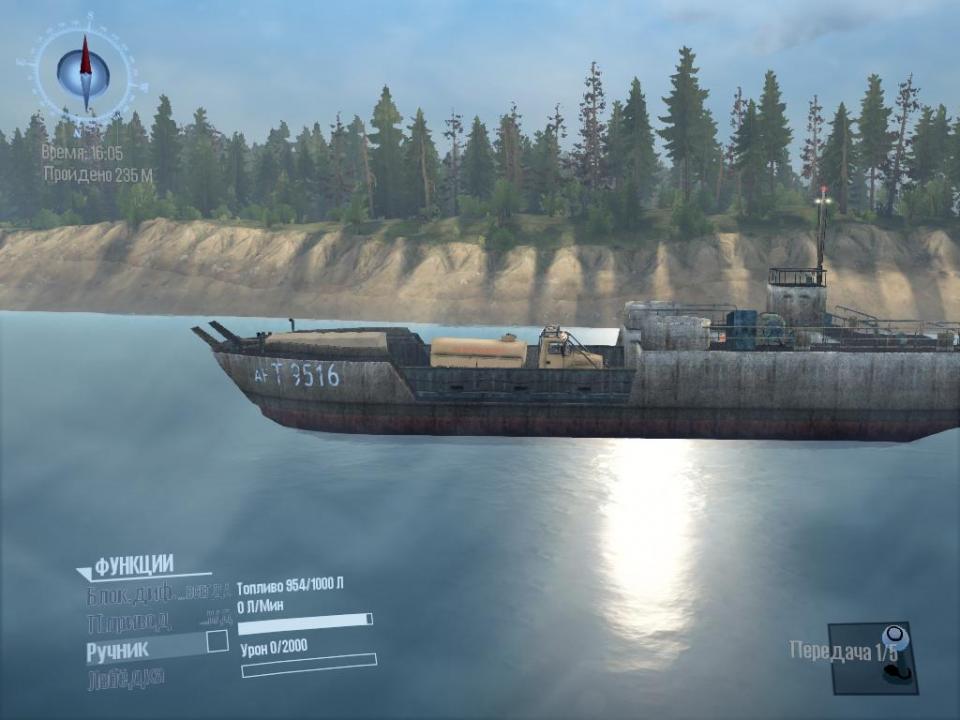960x720 pixels.
Task: Tick the checkbox beside Ручник
Action: tap(217, 642)
